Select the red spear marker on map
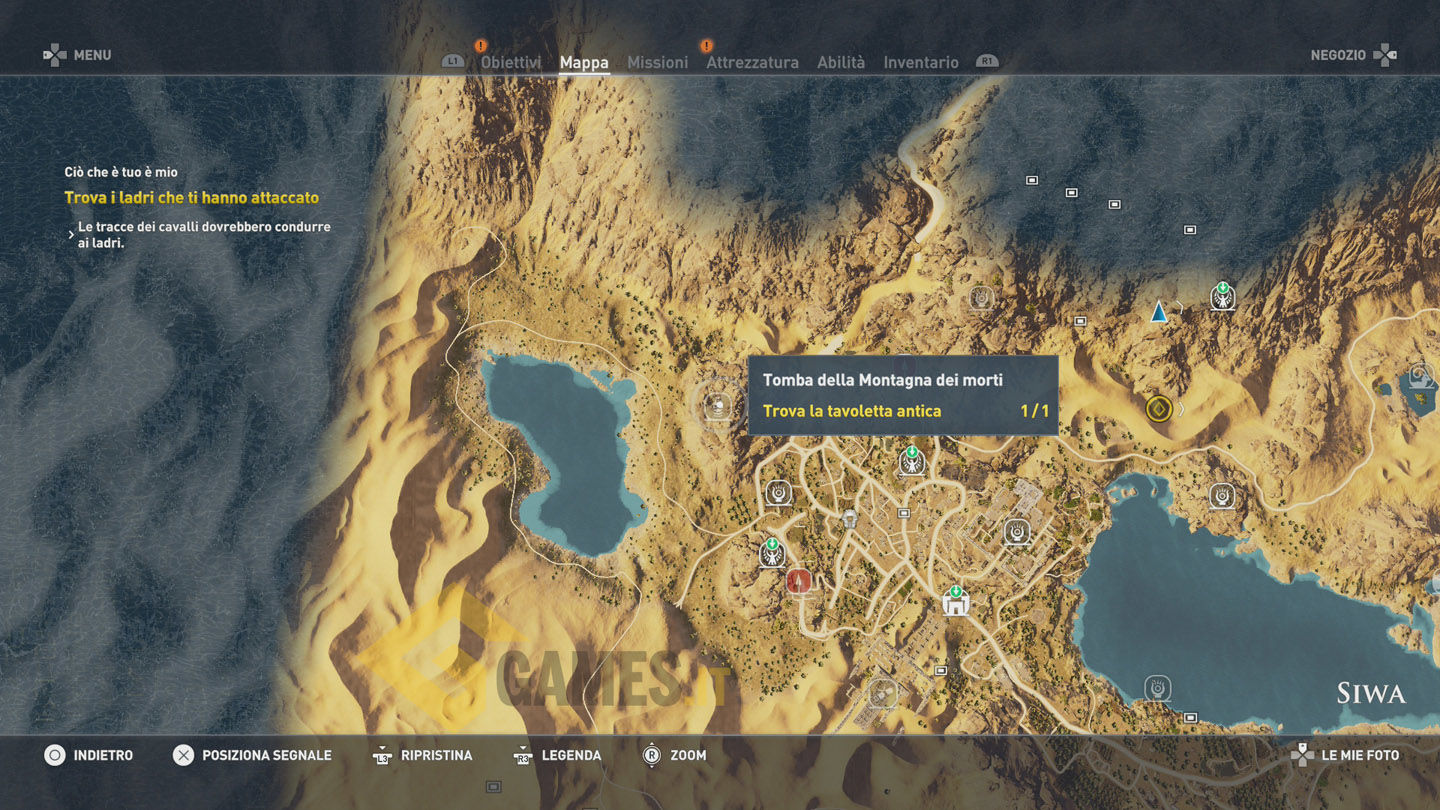Viewport: 1440px width, 810px height. pos(797,580)
